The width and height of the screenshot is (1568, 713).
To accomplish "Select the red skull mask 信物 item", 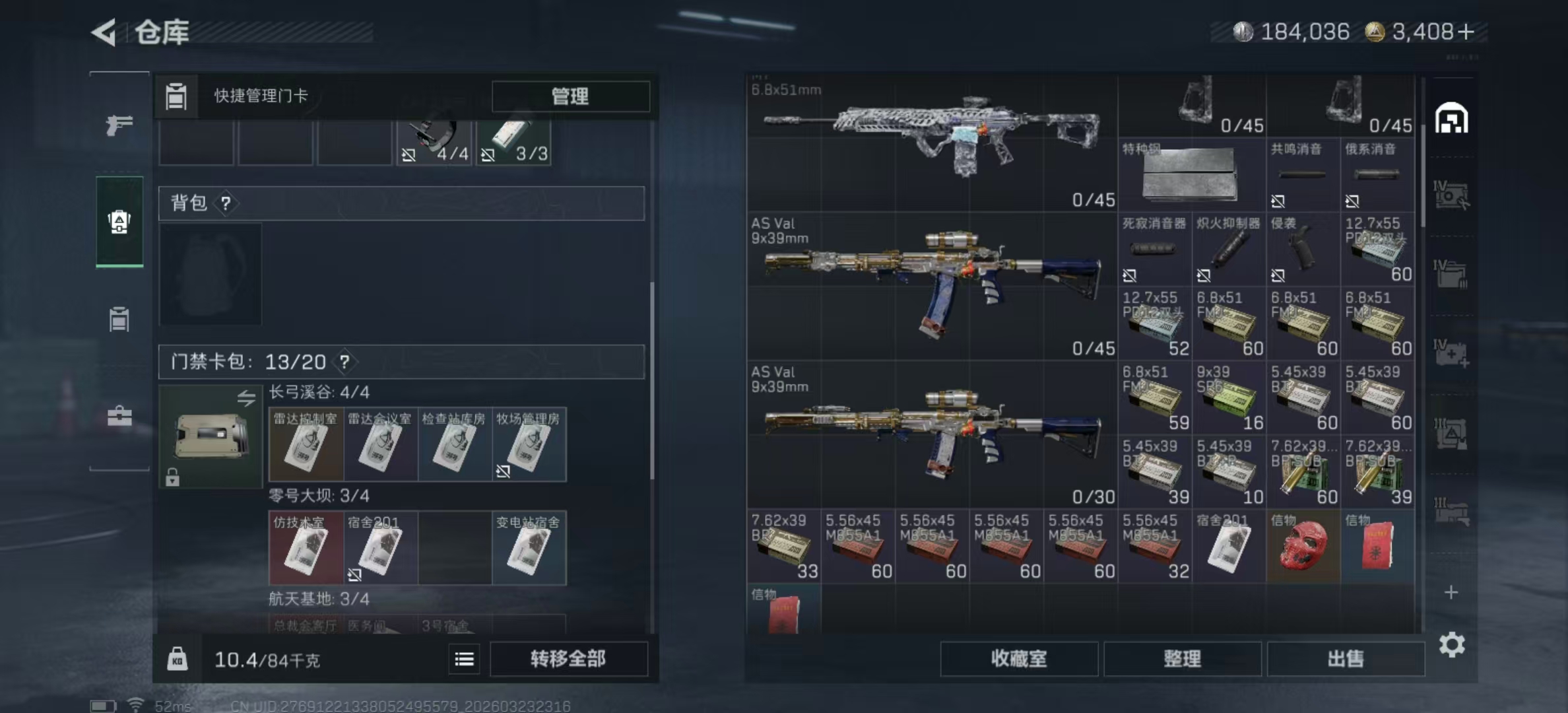I will (1303, 546).
